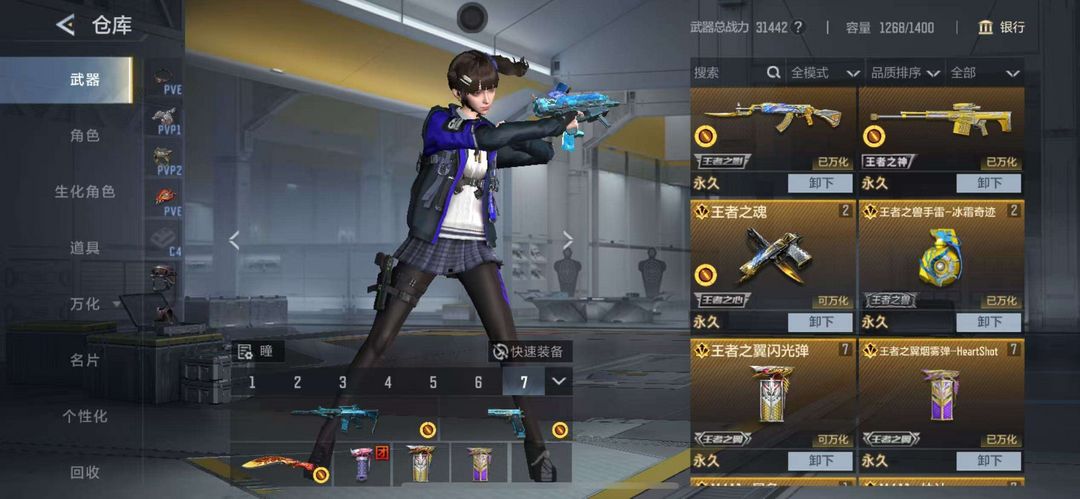Screen dimensions: 1080x499
Task: Switch to the 个性化 tab
Action: (85, 415)
